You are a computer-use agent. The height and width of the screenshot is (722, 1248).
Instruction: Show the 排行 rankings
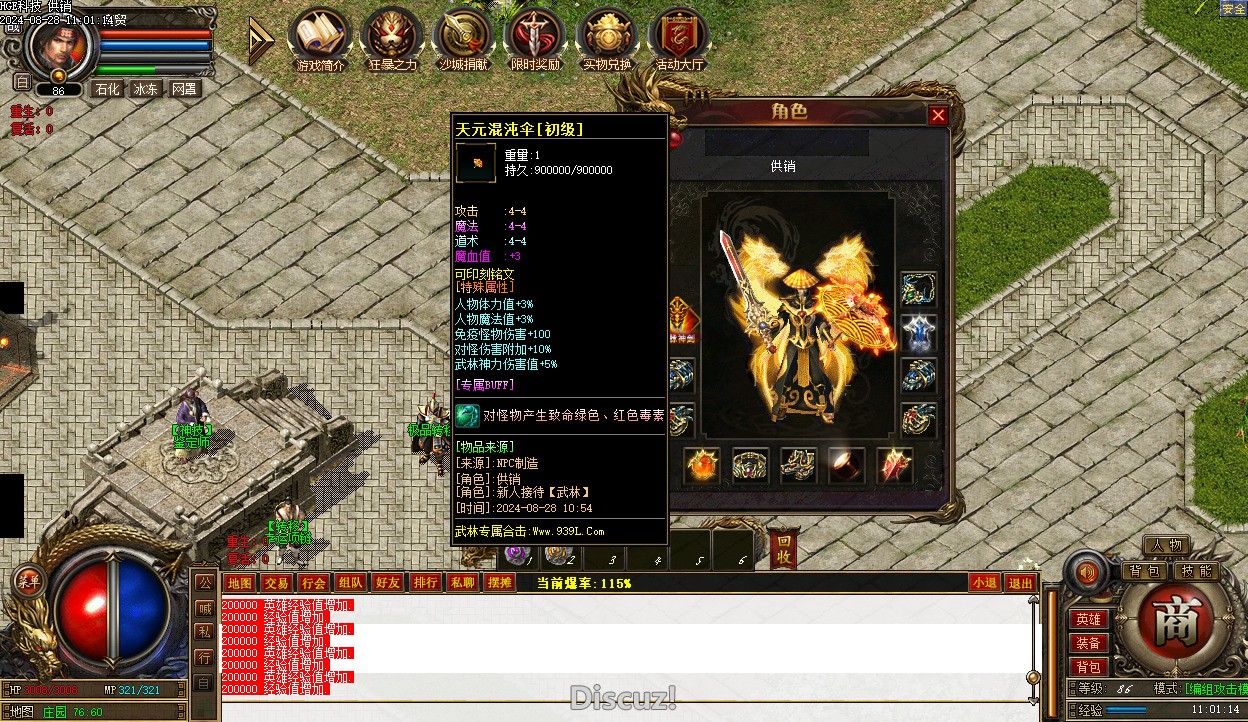(425, 583)
